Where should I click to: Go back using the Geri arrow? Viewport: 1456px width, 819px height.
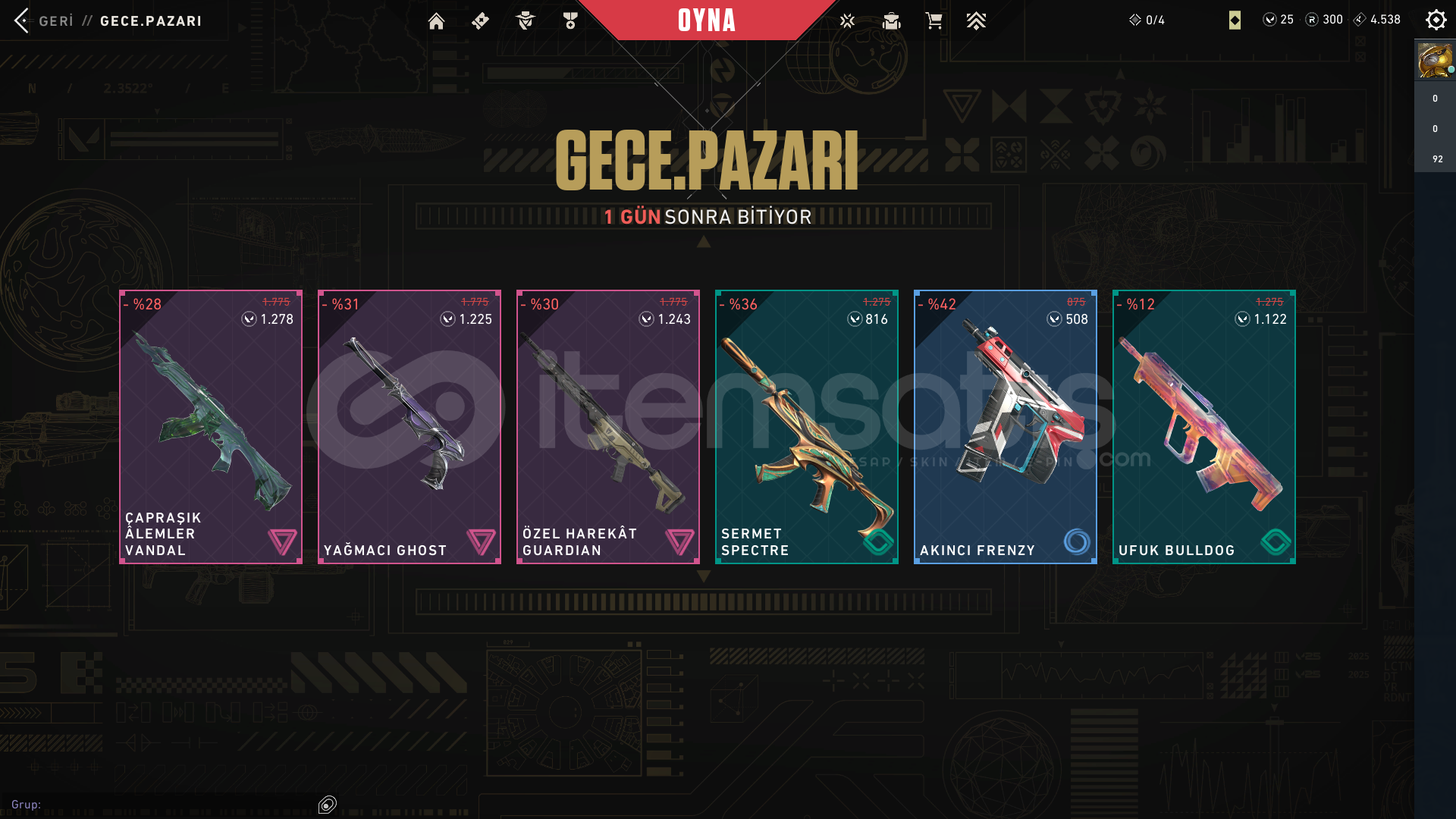point(22,20)
